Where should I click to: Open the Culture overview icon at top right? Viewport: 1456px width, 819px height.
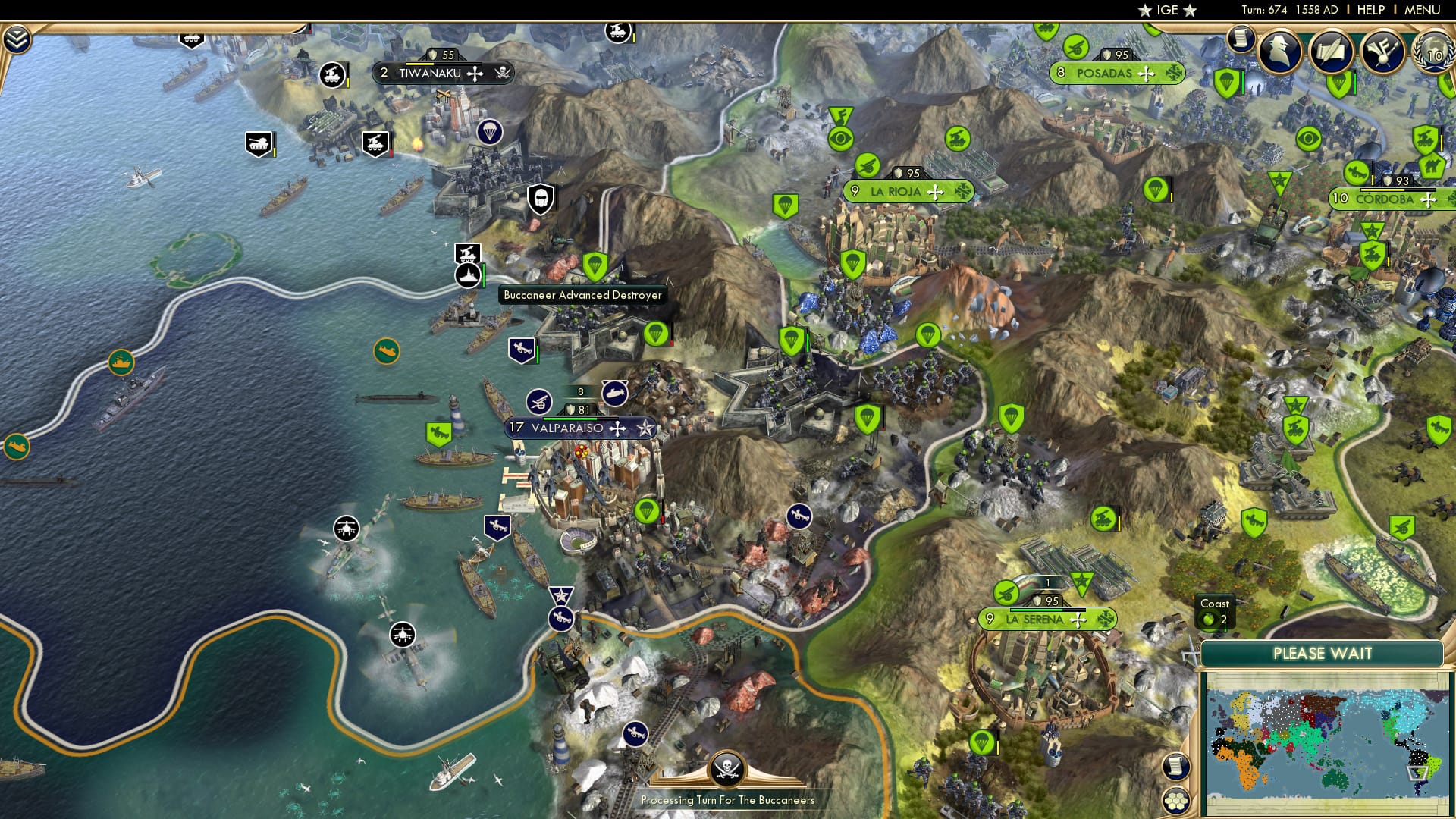[1383, 52]
